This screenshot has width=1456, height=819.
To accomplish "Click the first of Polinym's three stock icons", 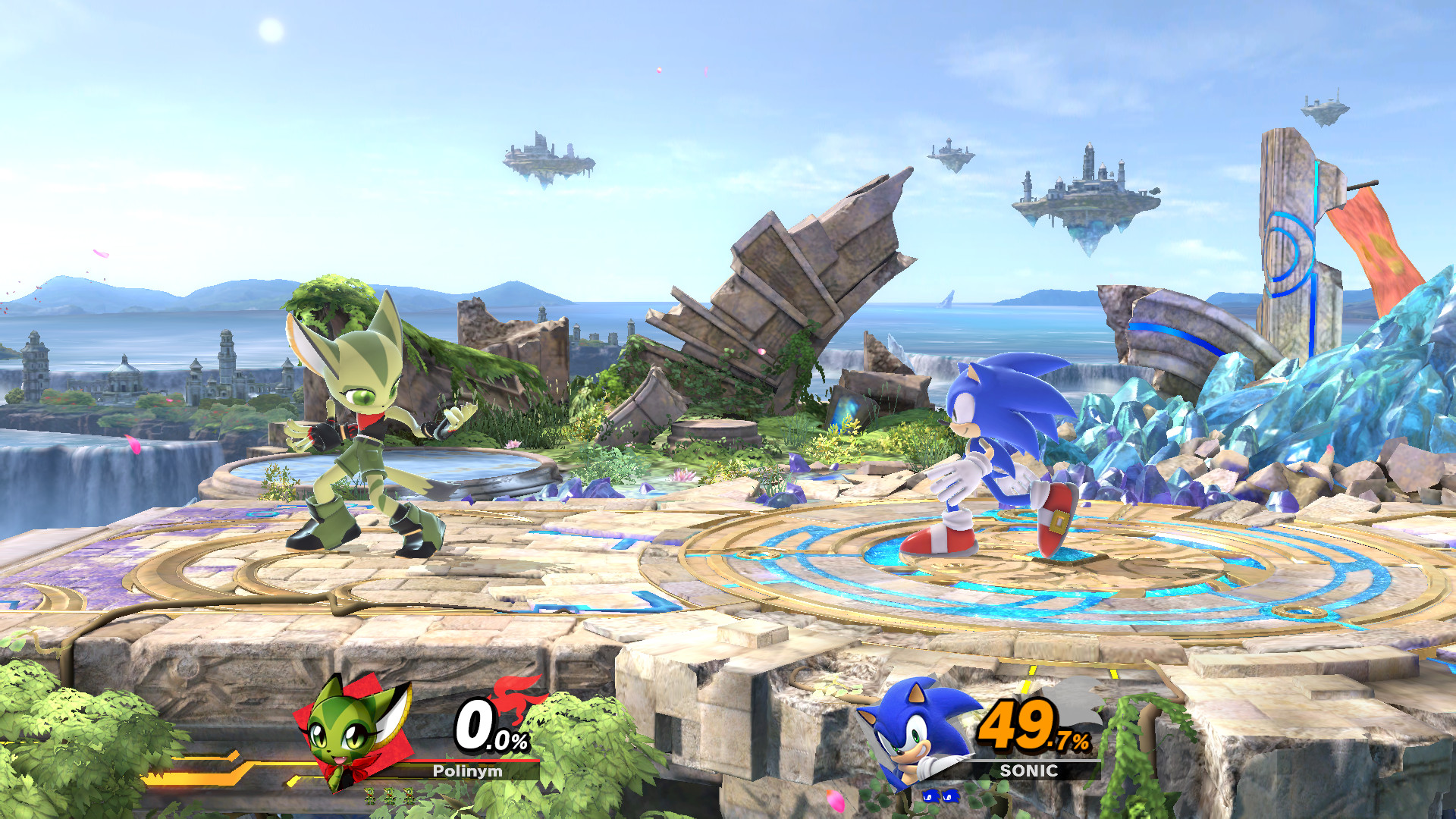I will [x=369, y=795].
